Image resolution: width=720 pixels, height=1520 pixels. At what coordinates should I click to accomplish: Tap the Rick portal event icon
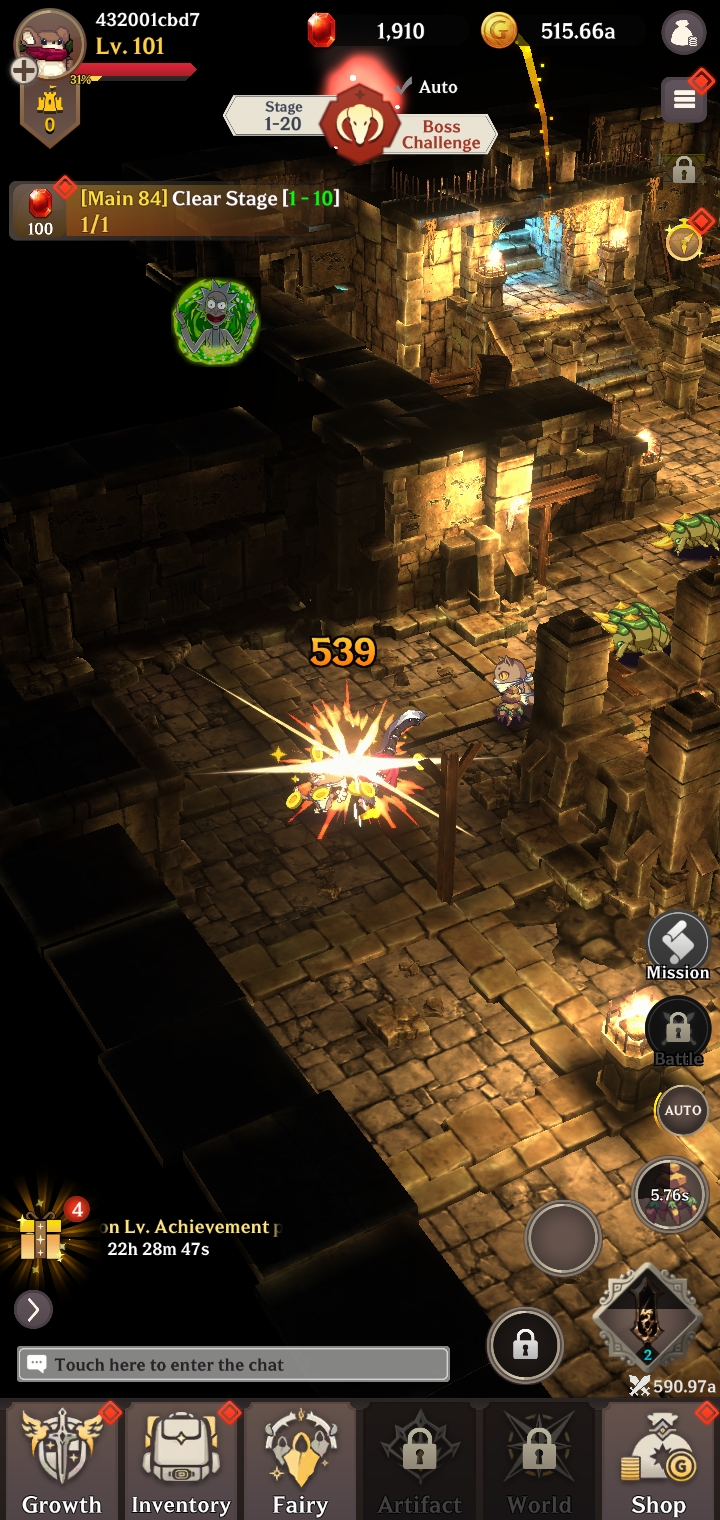[x=216, y=321]
